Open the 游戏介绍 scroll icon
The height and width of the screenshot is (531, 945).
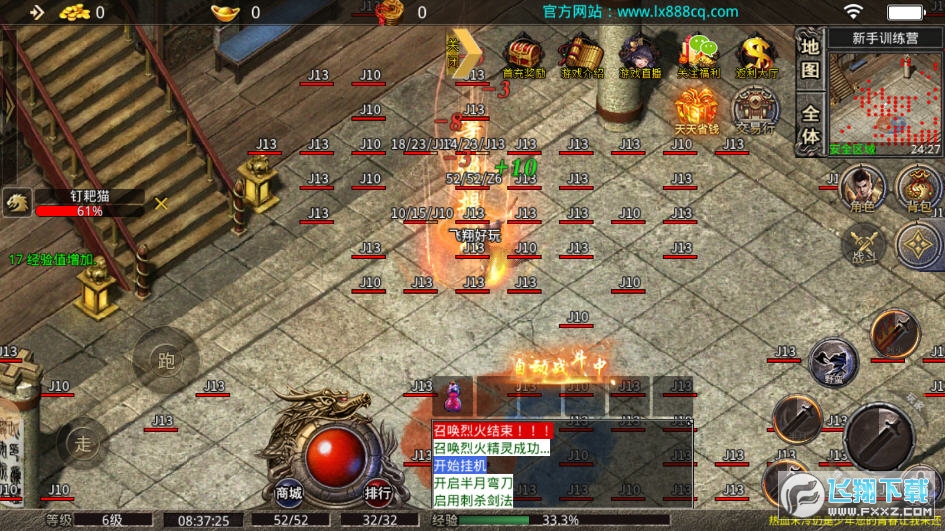[582, 56]
